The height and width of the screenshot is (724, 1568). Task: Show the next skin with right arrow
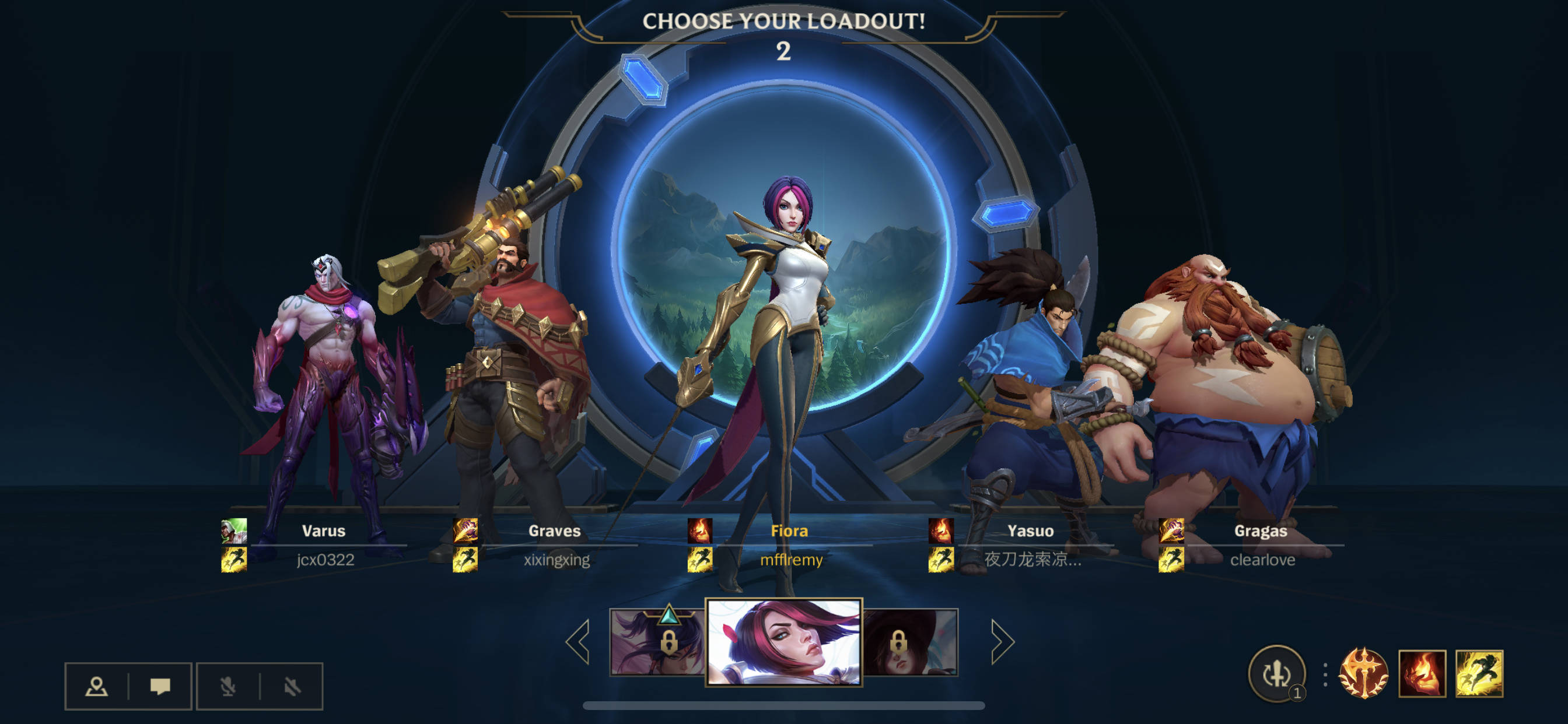click(1002, 641)
